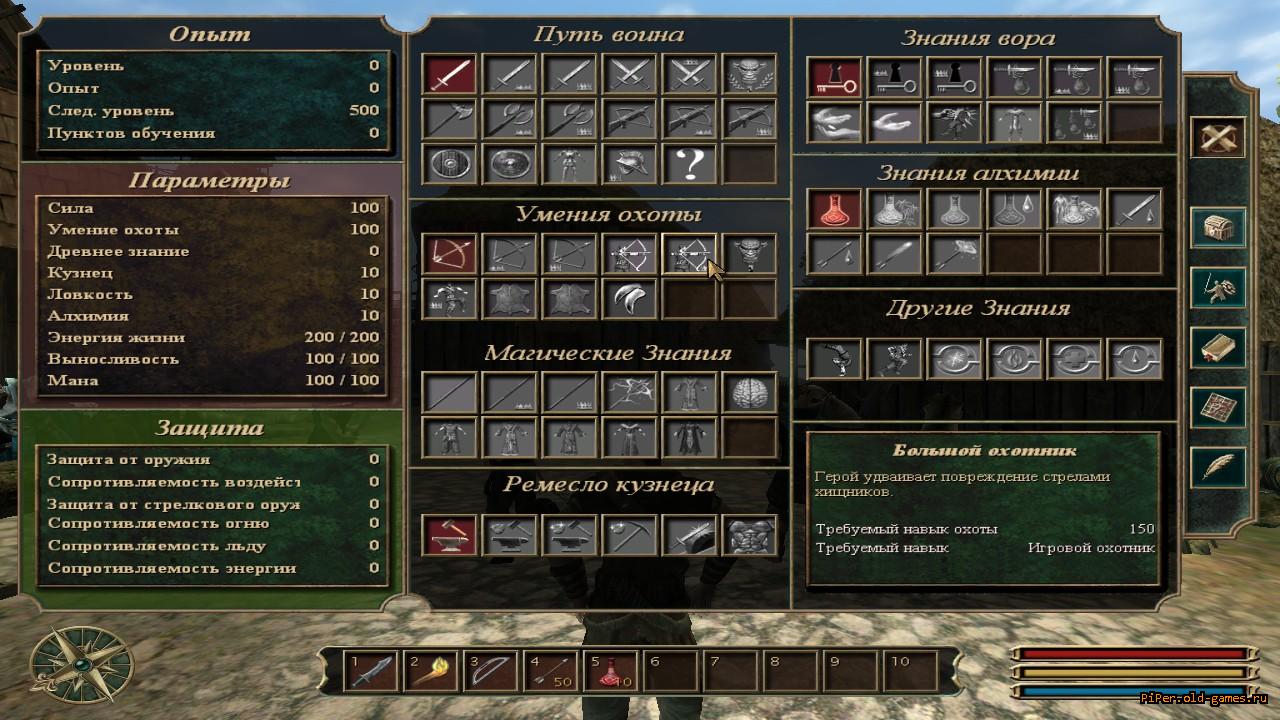This screenshot has width=1280, height=720.
Task: Switch to the character fighter tab
Action: click(1217, 287)
